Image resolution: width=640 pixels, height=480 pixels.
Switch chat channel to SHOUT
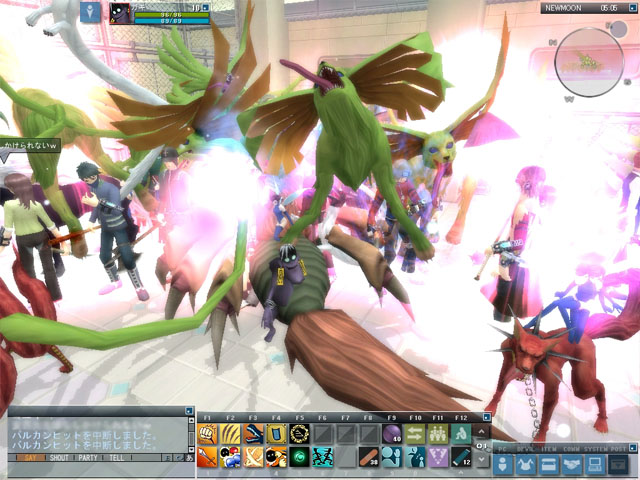(59, 457)
